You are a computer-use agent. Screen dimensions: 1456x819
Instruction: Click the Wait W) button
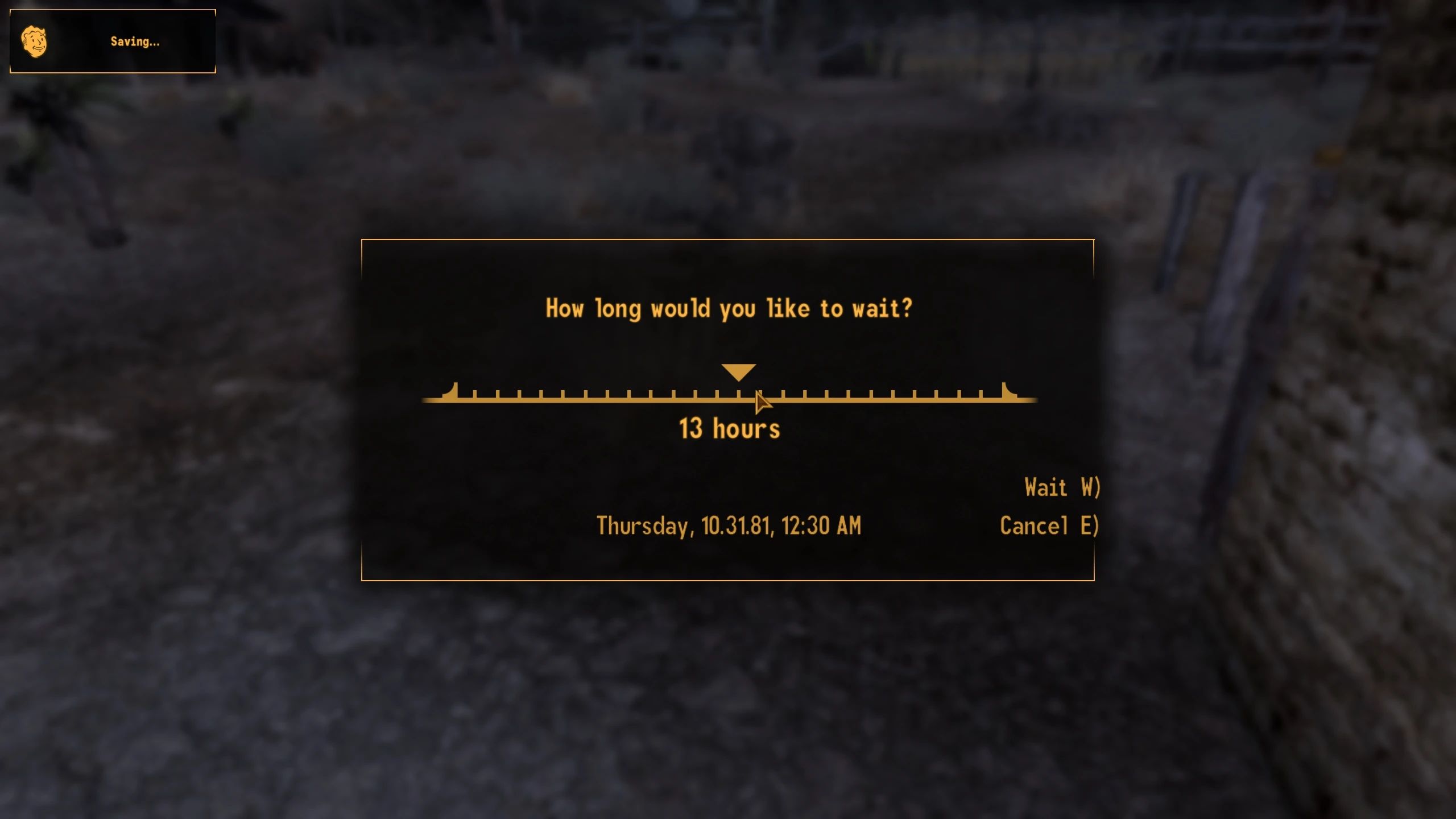pyautogui.click(x=1061, y=487)
